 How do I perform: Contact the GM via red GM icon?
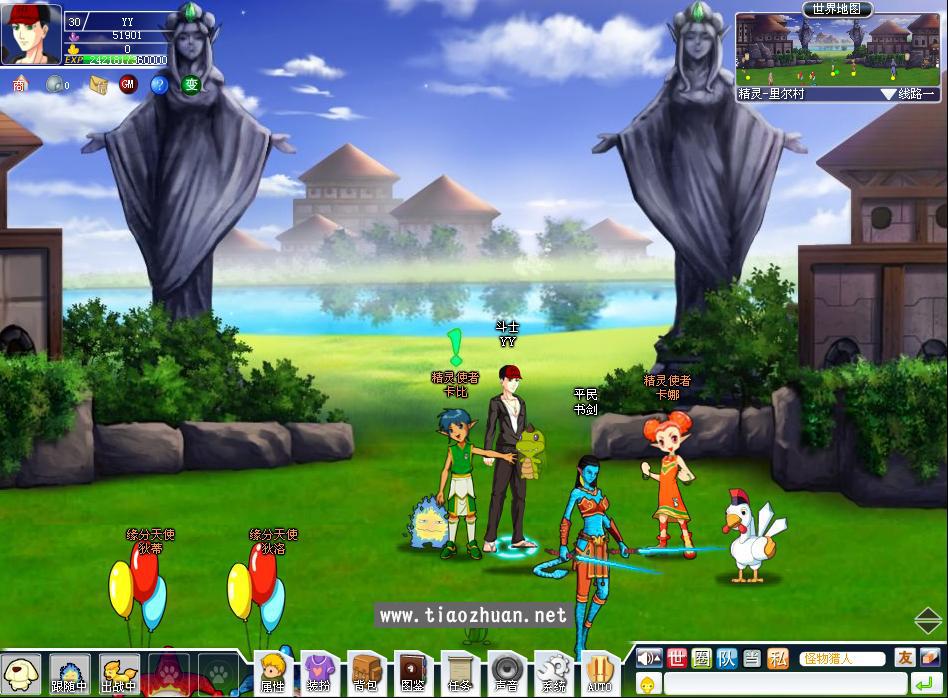[127, 85]
